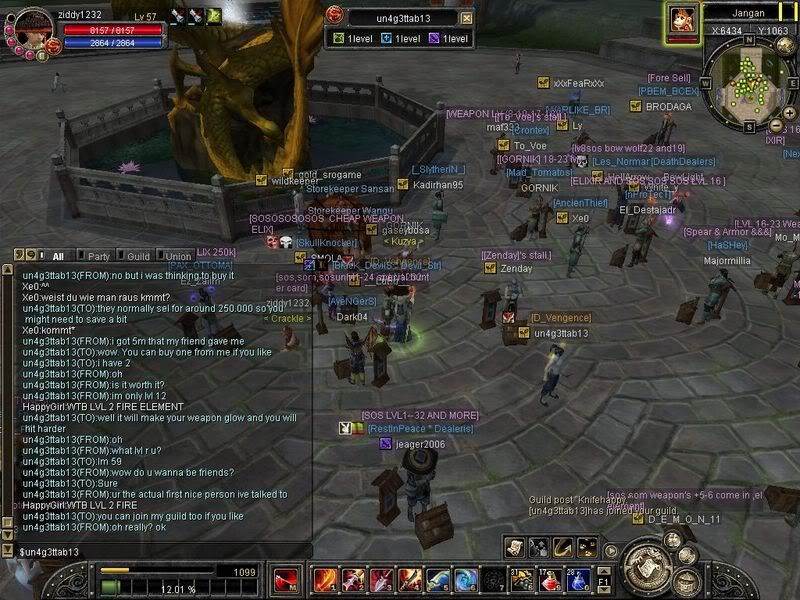Use the red potion in hotbar

[549, 580]
